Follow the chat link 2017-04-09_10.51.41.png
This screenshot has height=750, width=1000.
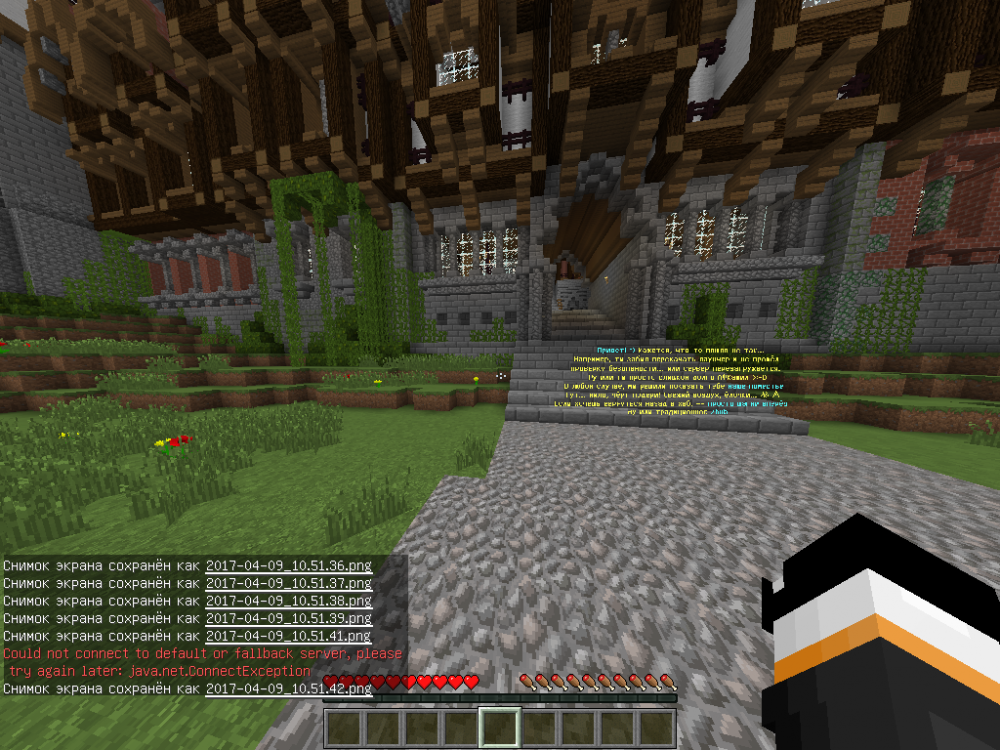pos(288,636)
